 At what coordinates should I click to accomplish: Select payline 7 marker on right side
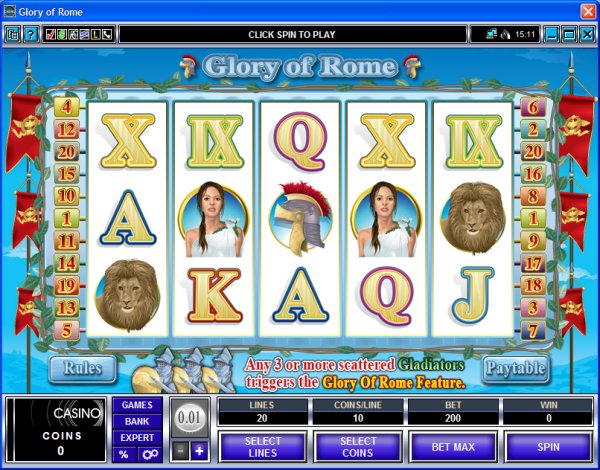531,329
